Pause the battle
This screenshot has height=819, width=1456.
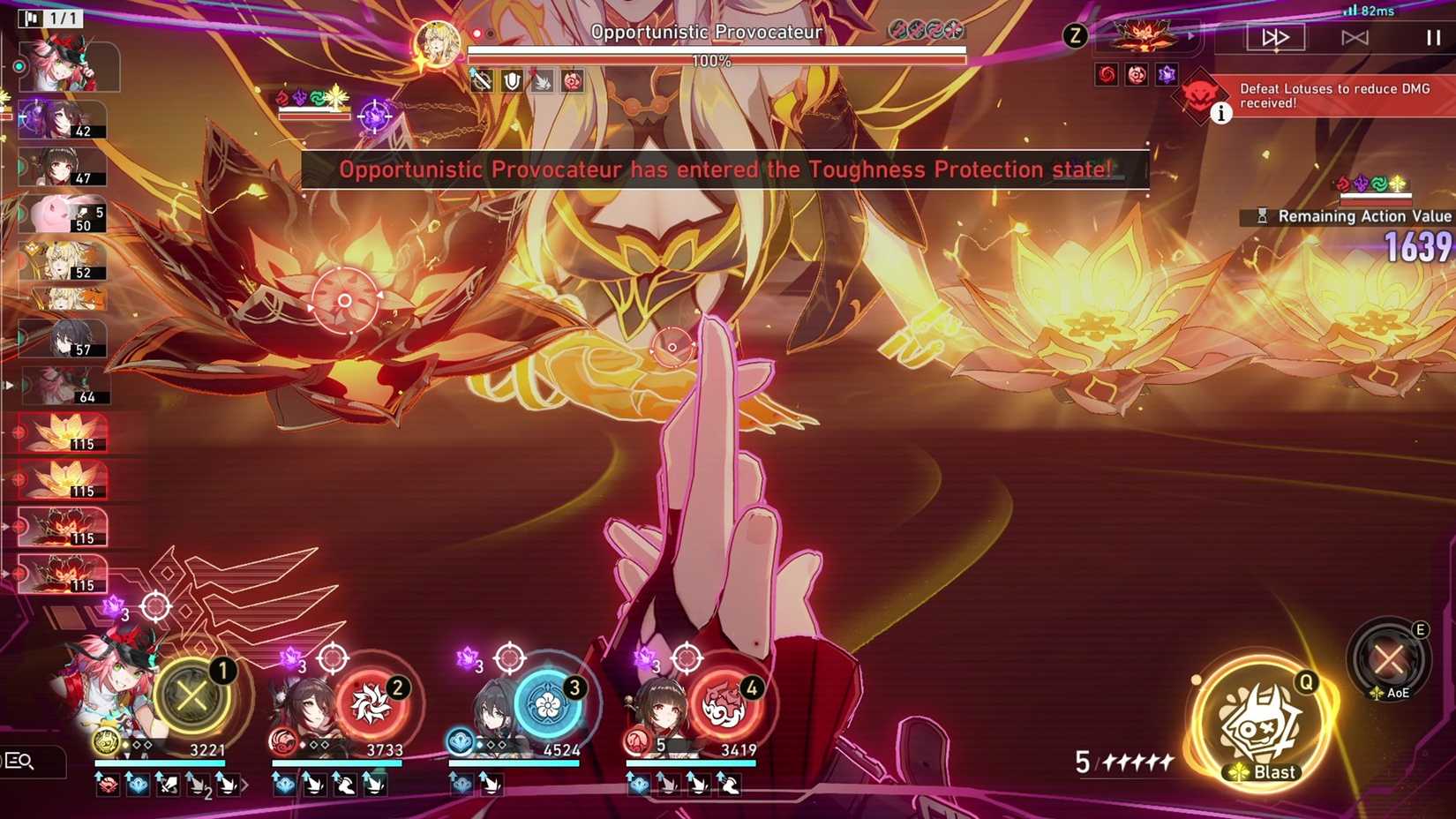(1431, 37)
